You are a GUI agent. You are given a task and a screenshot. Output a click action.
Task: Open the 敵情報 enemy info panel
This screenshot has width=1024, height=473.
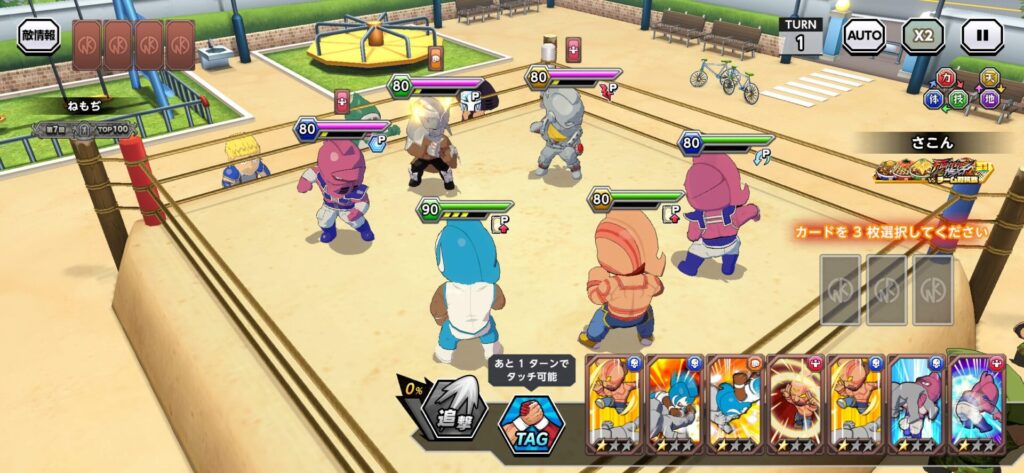[38, 36]
